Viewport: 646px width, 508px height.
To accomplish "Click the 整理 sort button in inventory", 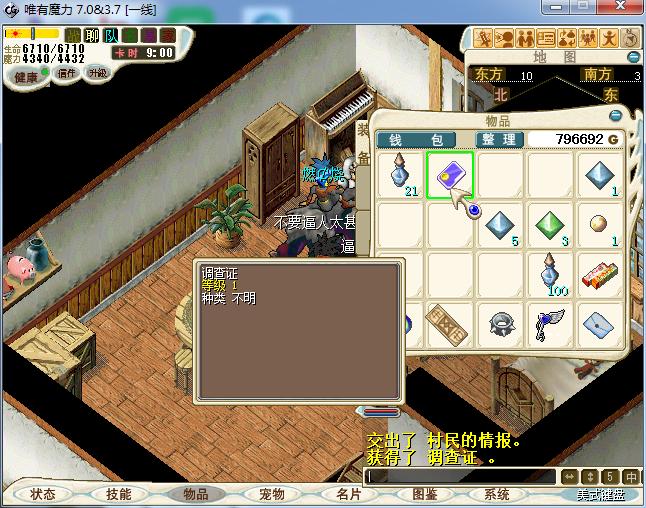I will point(499,139).
